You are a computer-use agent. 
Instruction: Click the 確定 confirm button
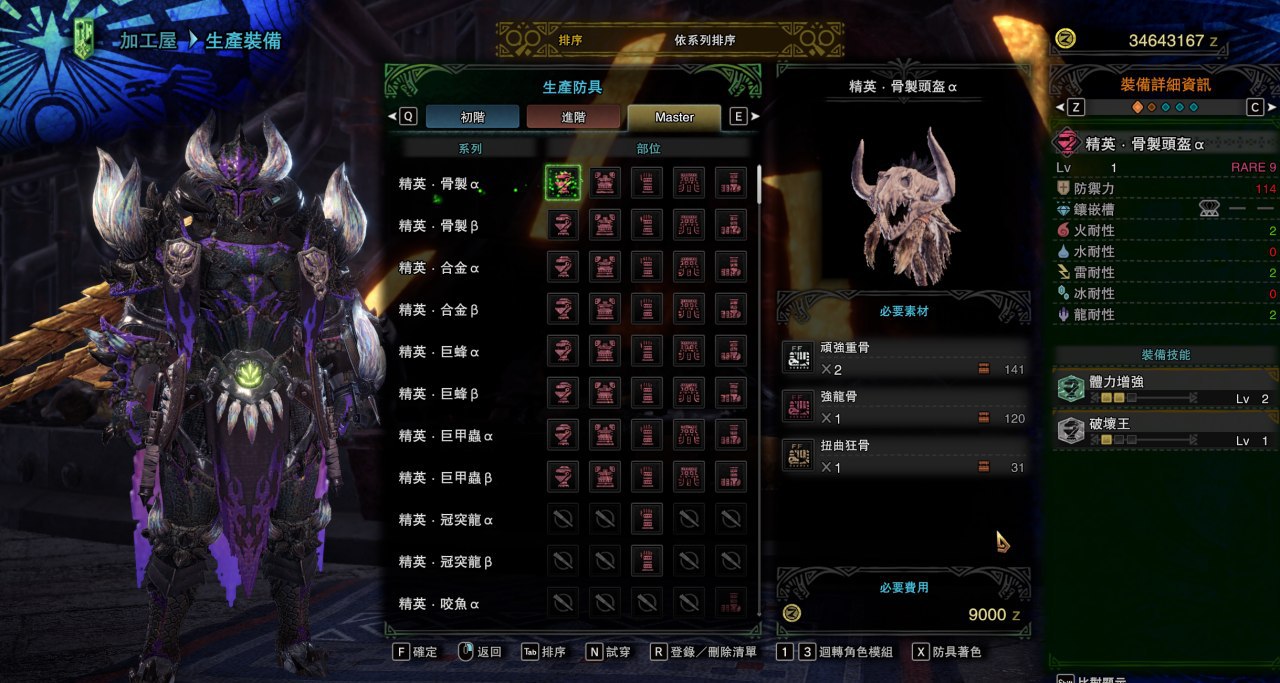416,652
